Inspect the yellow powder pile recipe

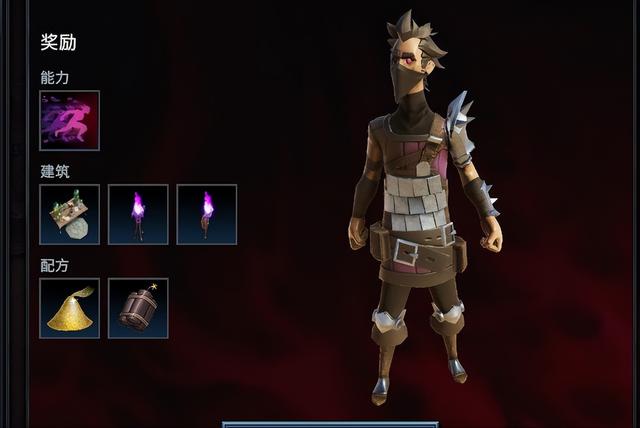tap(70, 308)
